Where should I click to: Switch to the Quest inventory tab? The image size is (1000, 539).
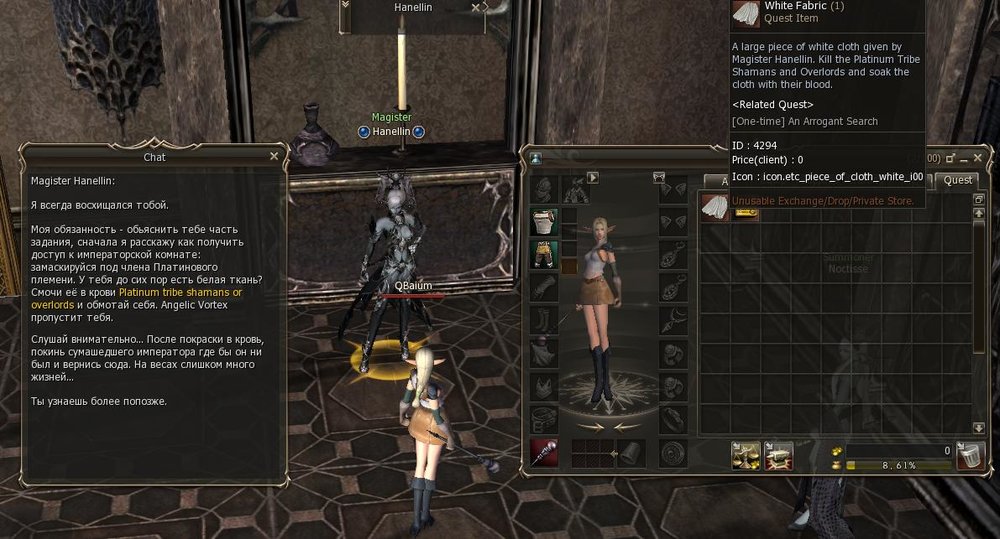point(957,180)
